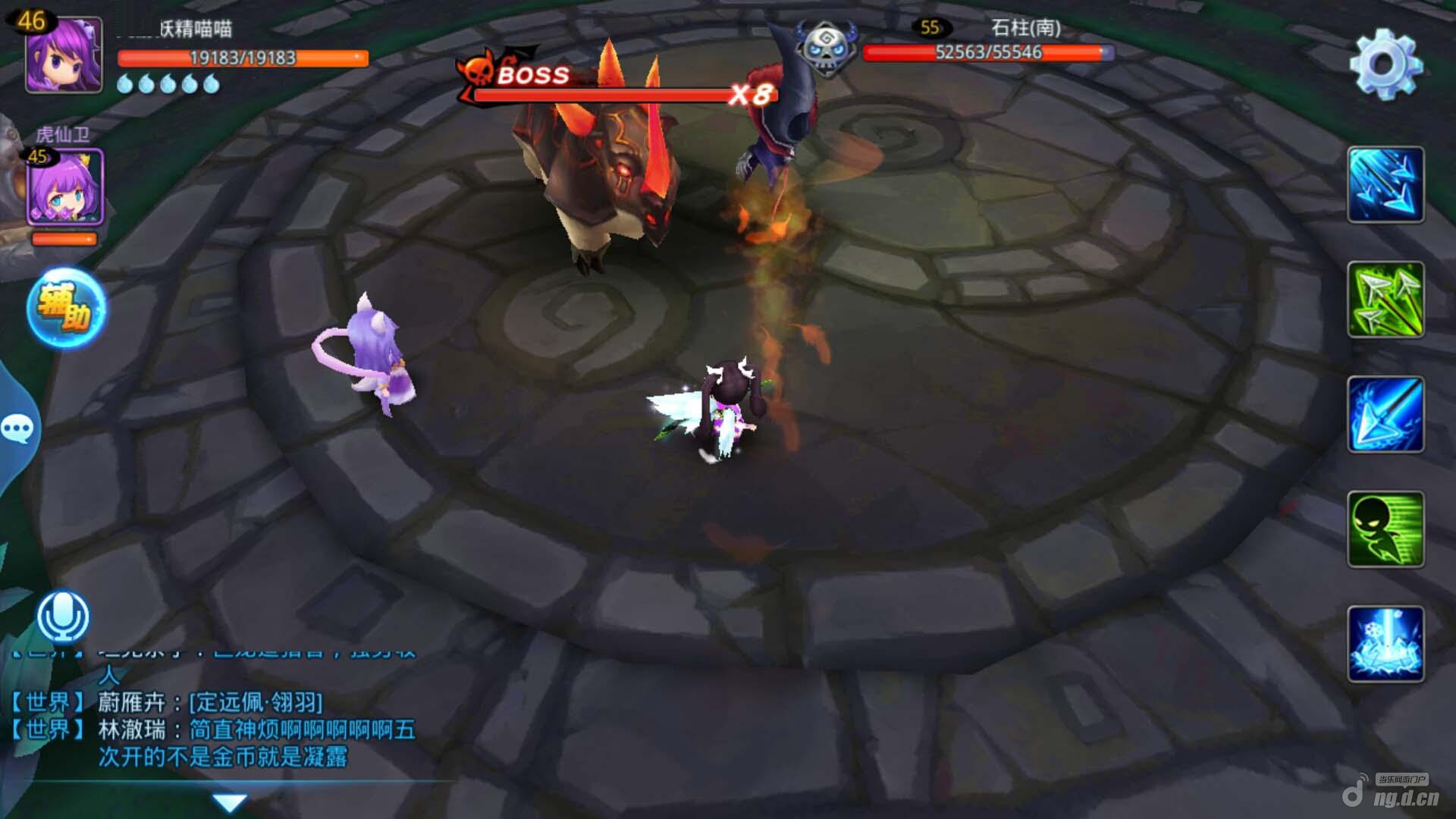The height and width of the screenshot is (819, 1456).
Task: Trigger the green shadow figure dash skill
Action: (x=1385, y=529)
